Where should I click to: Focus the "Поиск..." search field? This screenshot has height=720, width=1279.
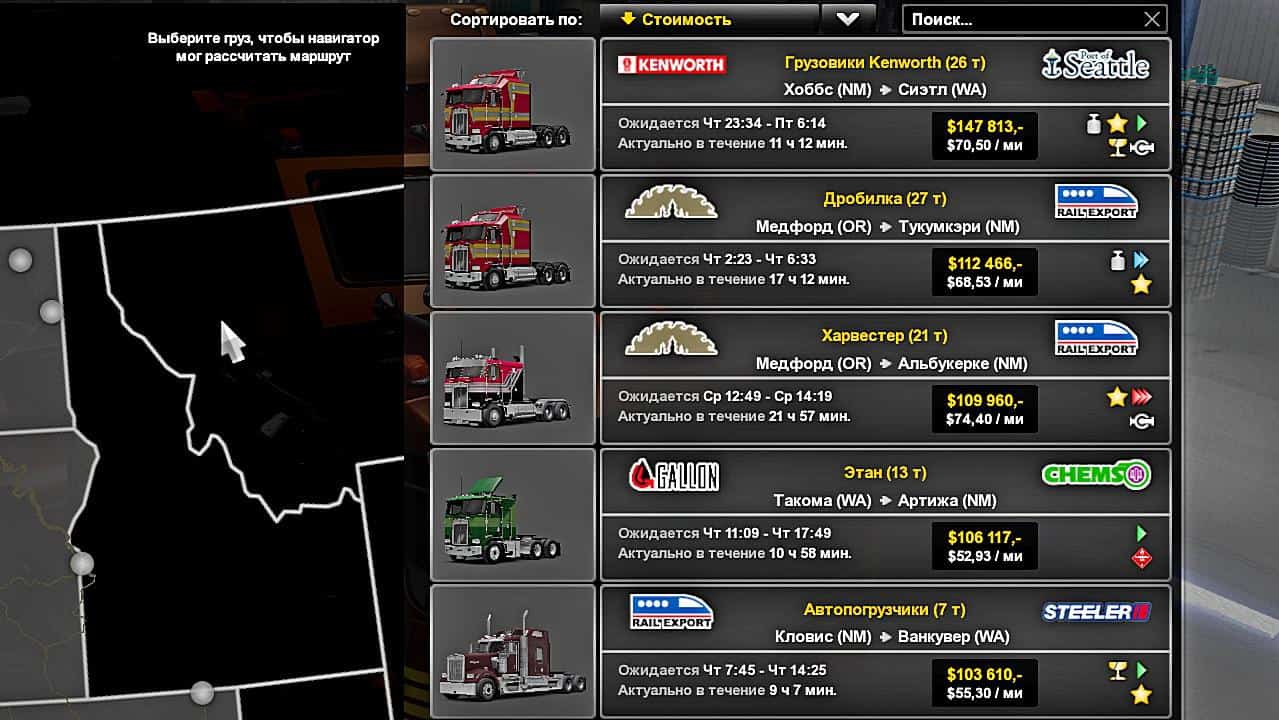click(1020, 19)
